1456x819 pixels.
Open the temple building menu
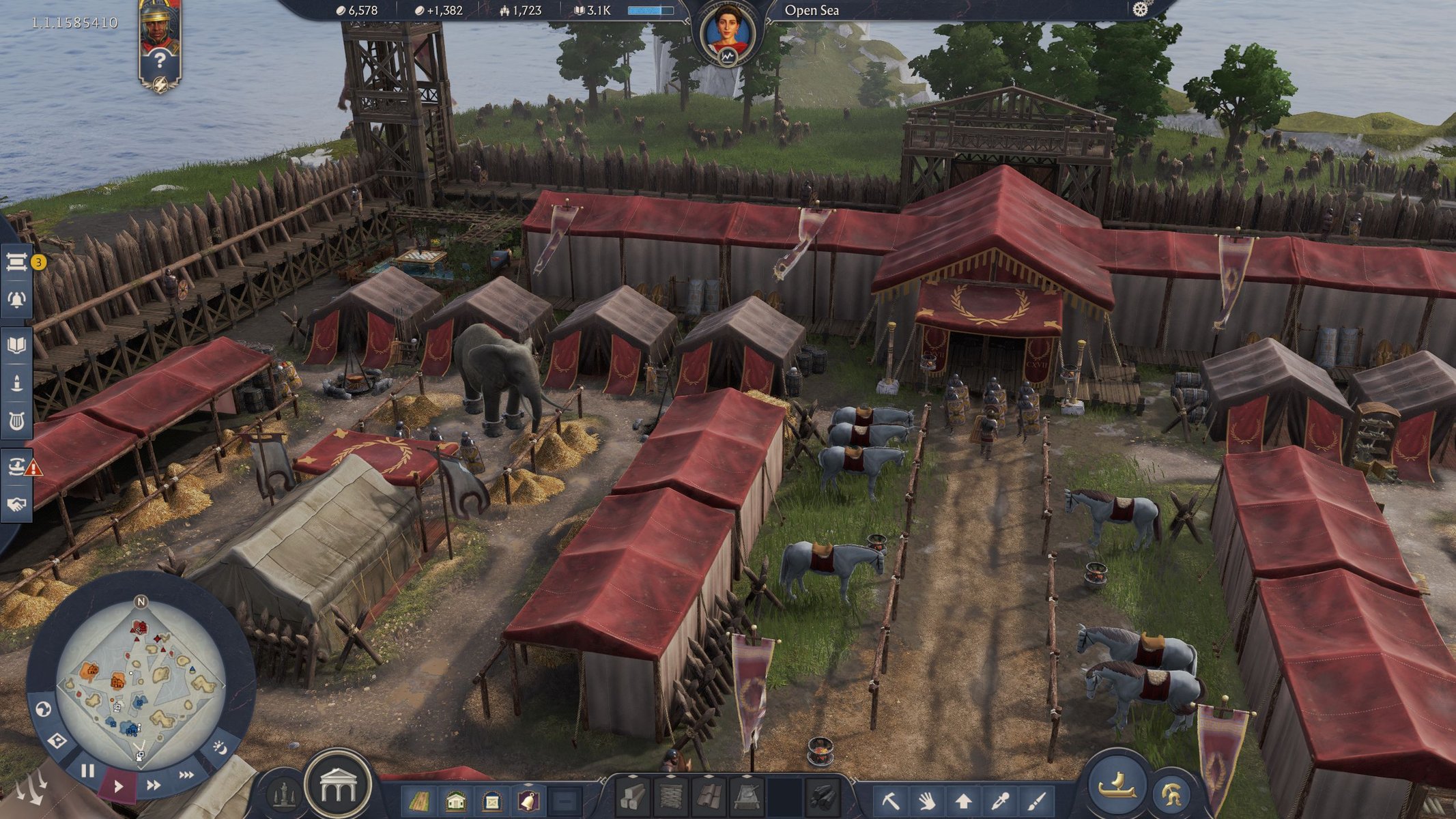(337, 786)
